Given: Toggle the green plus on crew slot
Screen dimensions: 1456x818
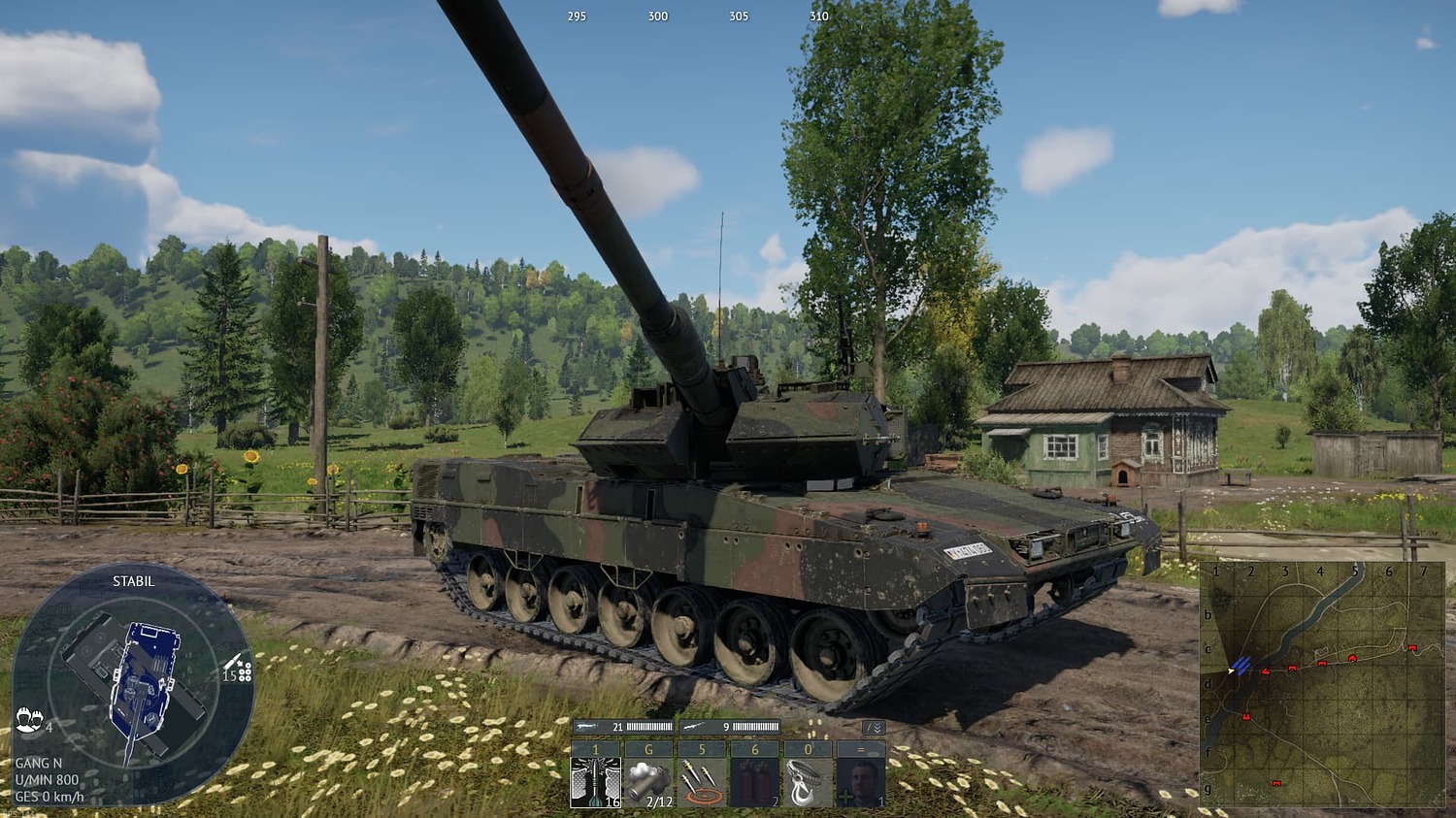Looking at the screenshot, I should 847,798.
